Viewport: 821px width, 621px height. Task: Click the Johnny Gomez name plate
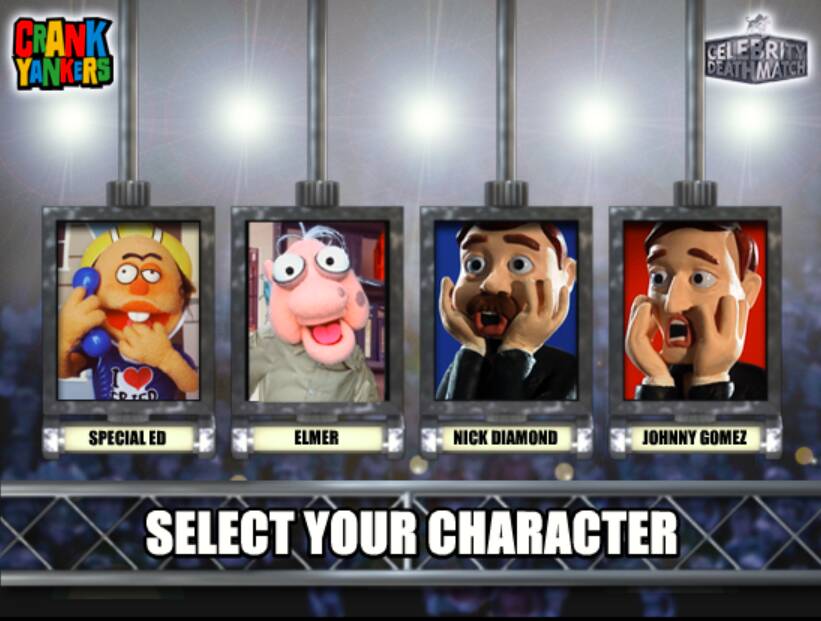pos(695,438)
